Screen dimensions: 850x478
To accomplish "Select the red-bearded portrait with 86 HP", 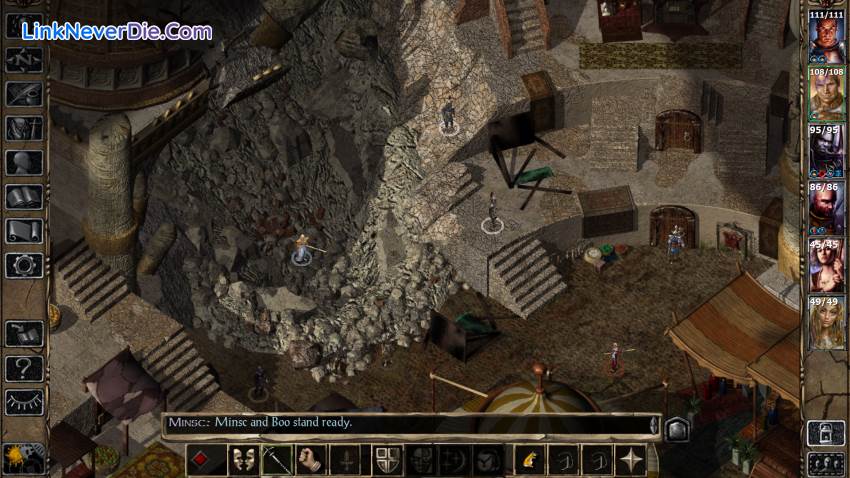I will point(826,207).
